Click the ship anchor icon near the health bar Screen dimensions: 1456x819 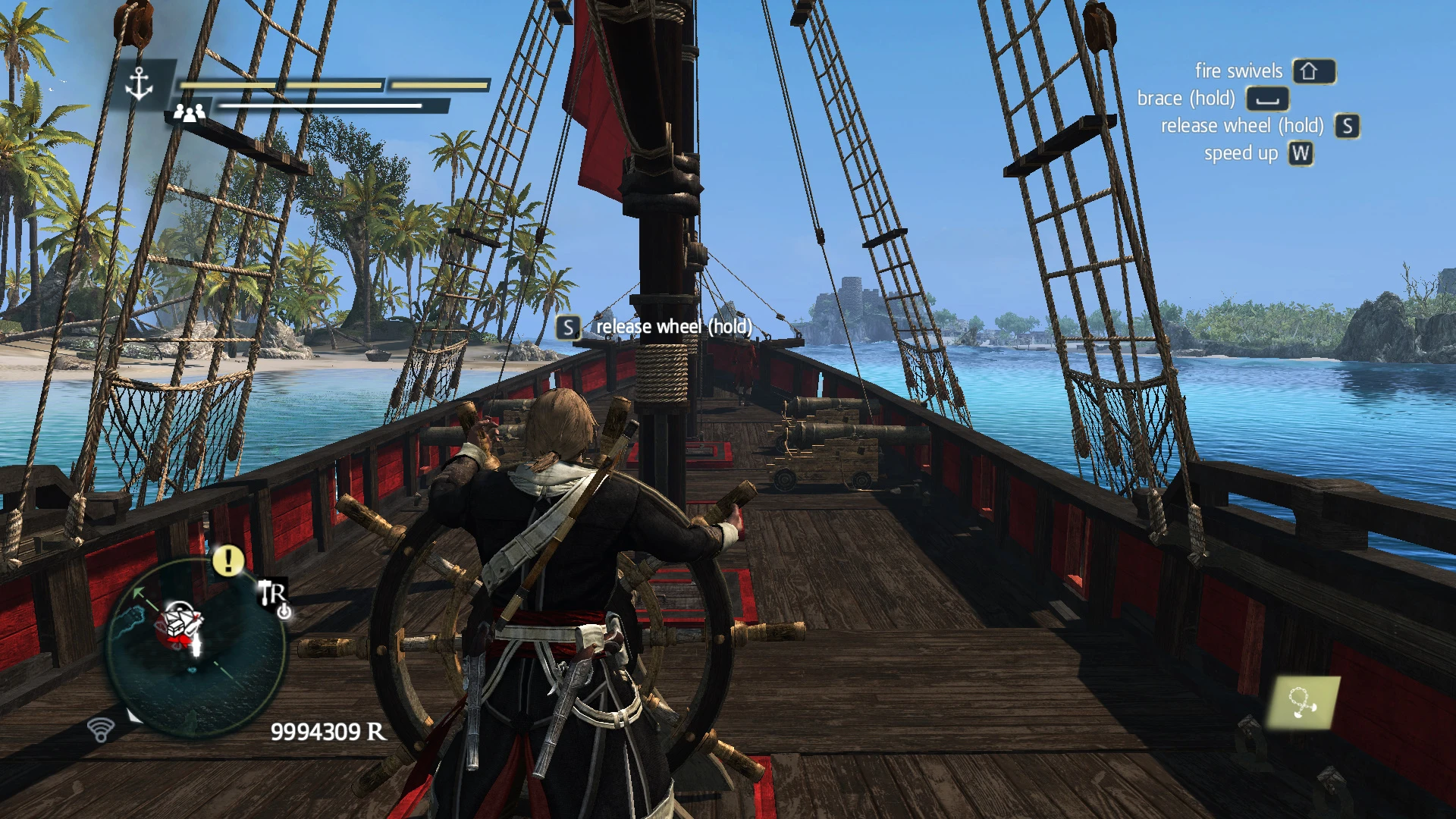pyautogui.click(x=140, y=82)
